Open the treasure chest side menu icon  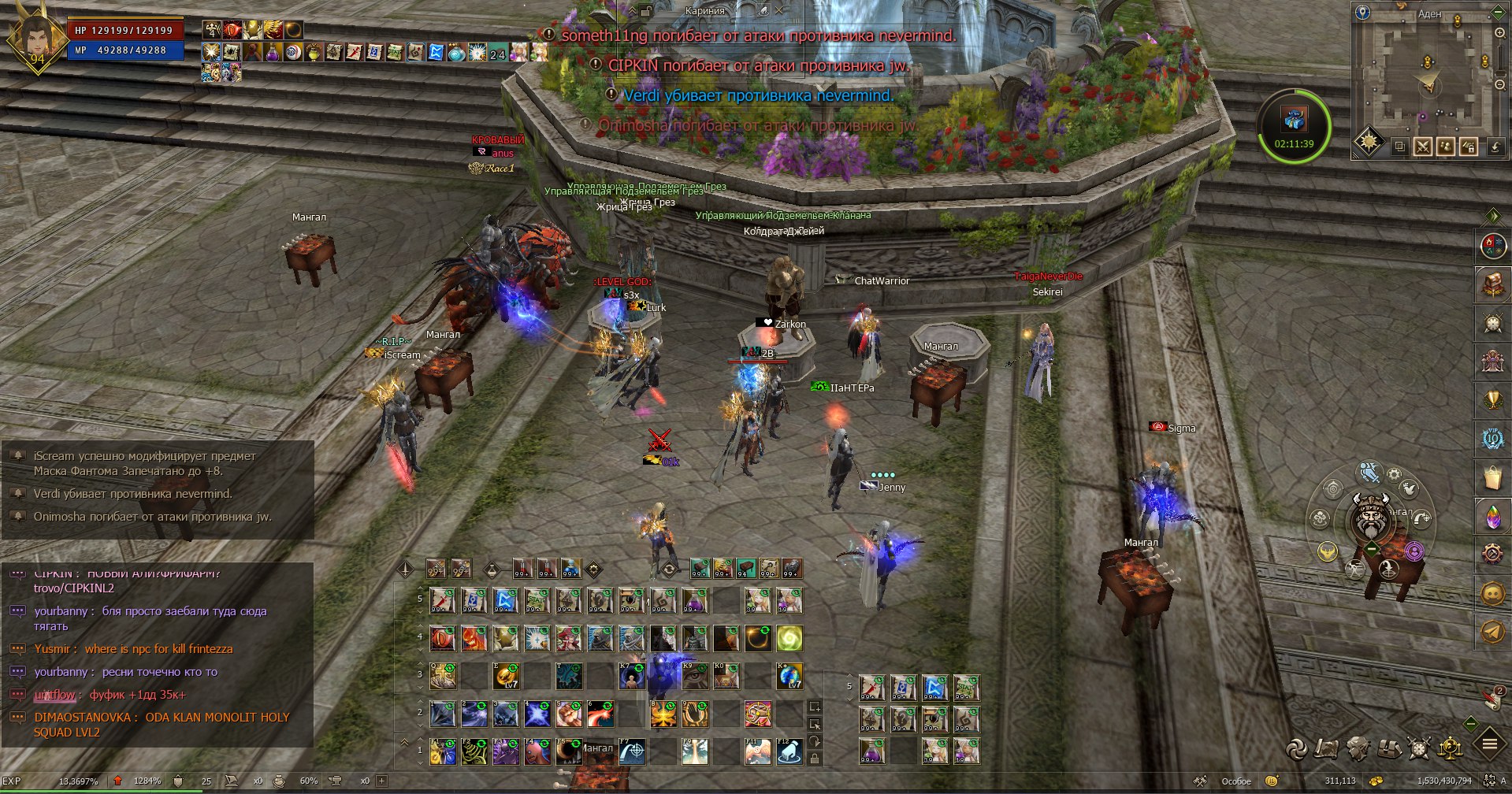[x=1492, y=284]
